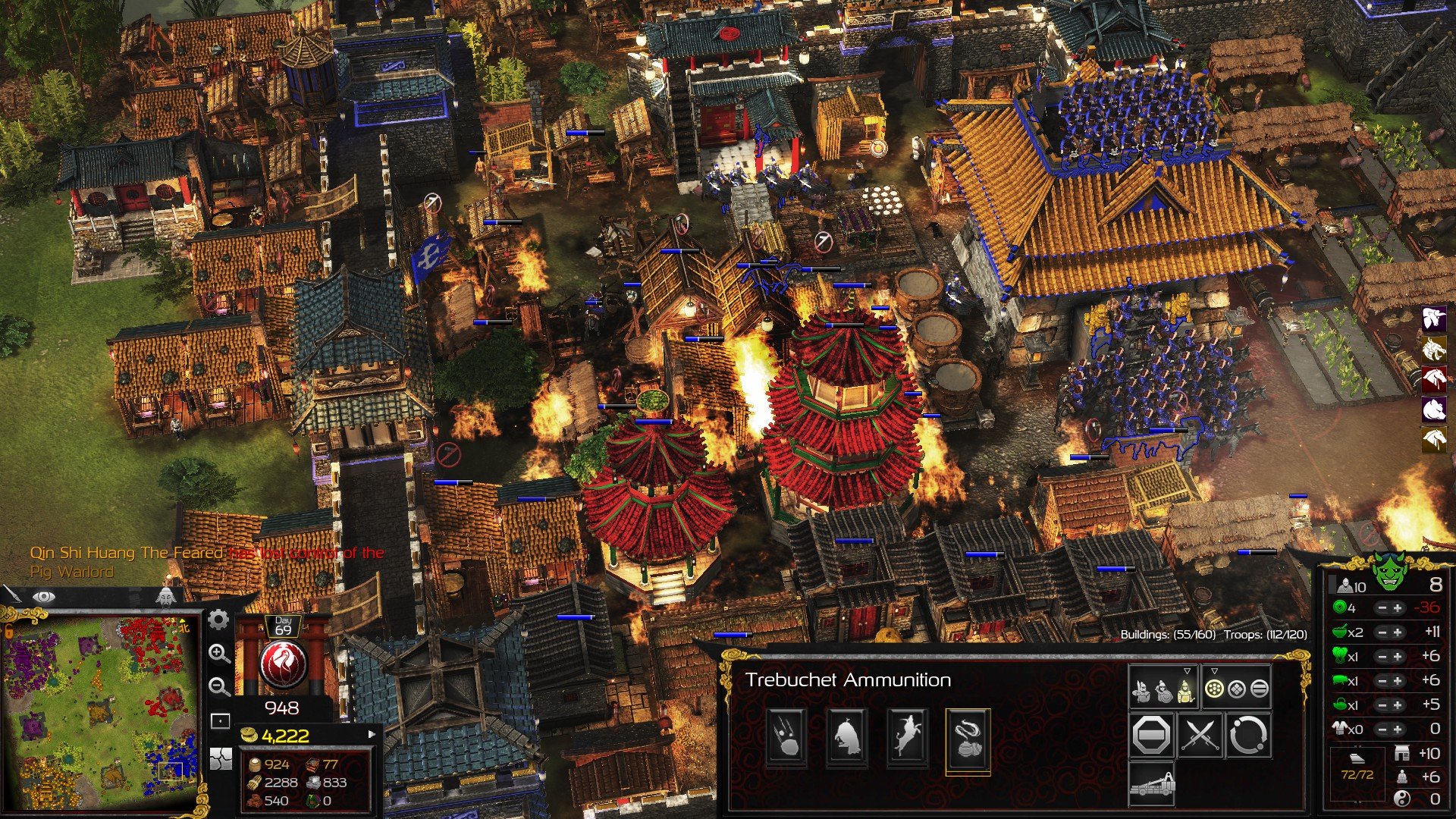Raise the rice ration with plus
This screenshot has width=1456, height=819.
click(x=1397, y=632)
